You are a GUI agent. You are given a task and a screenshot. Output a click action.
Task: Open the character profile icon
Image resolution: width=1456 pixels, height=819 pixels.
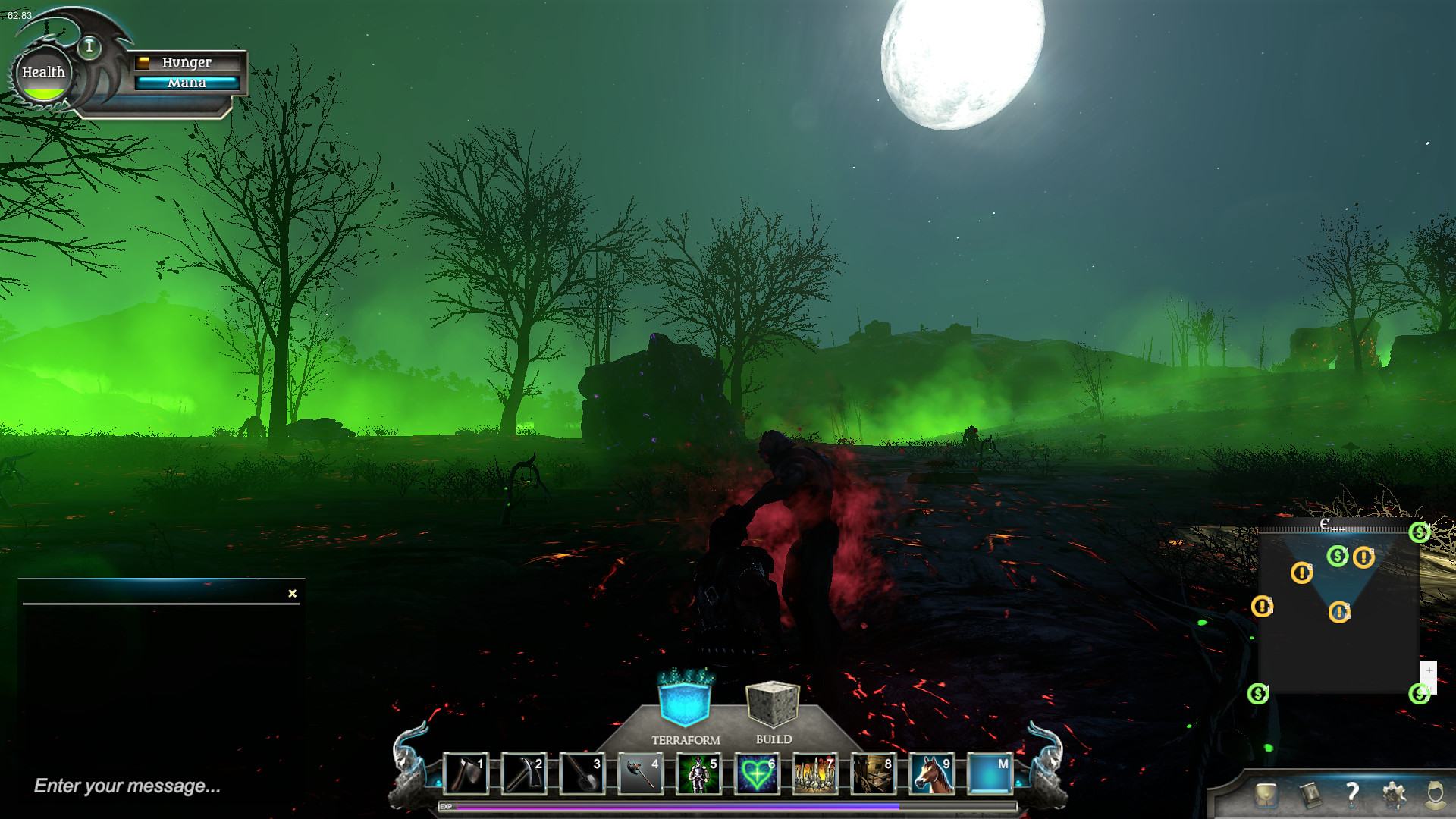(1435, 794)
